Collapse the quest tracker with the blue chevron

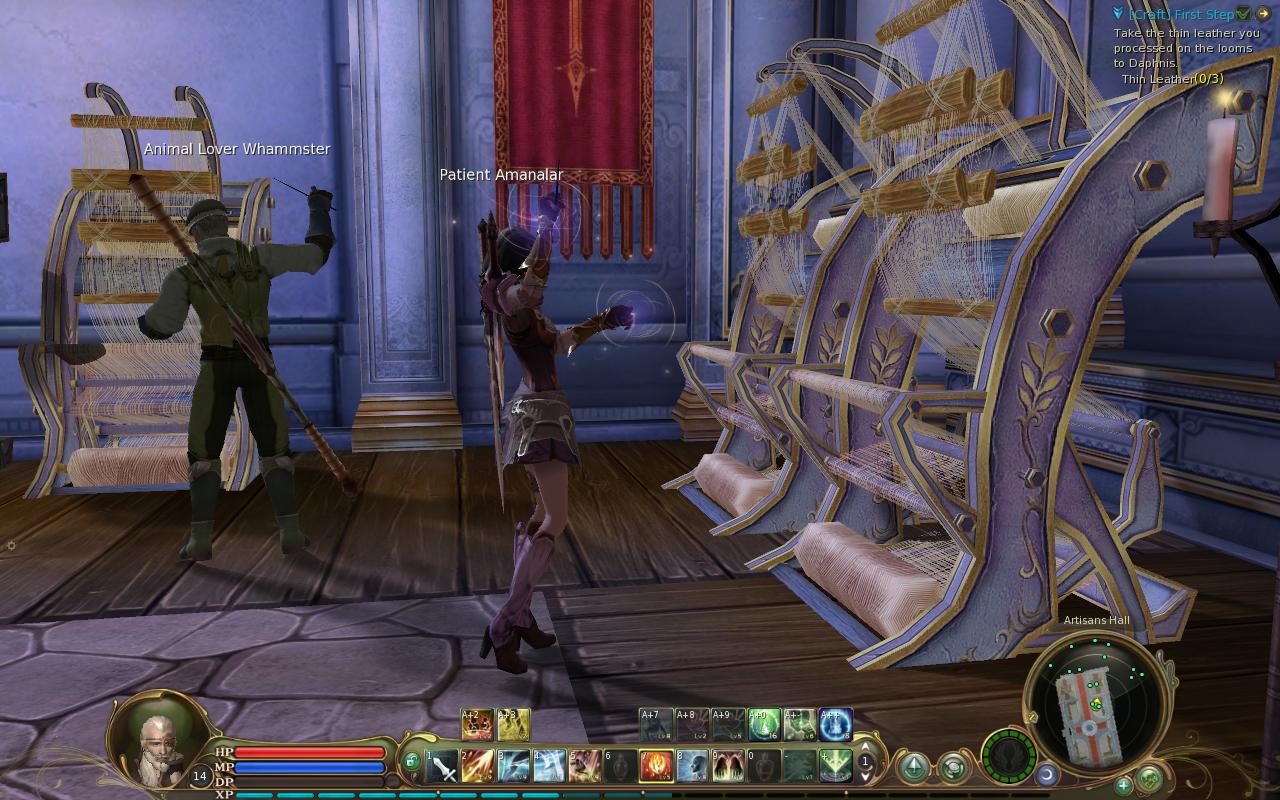[1119, 14]
